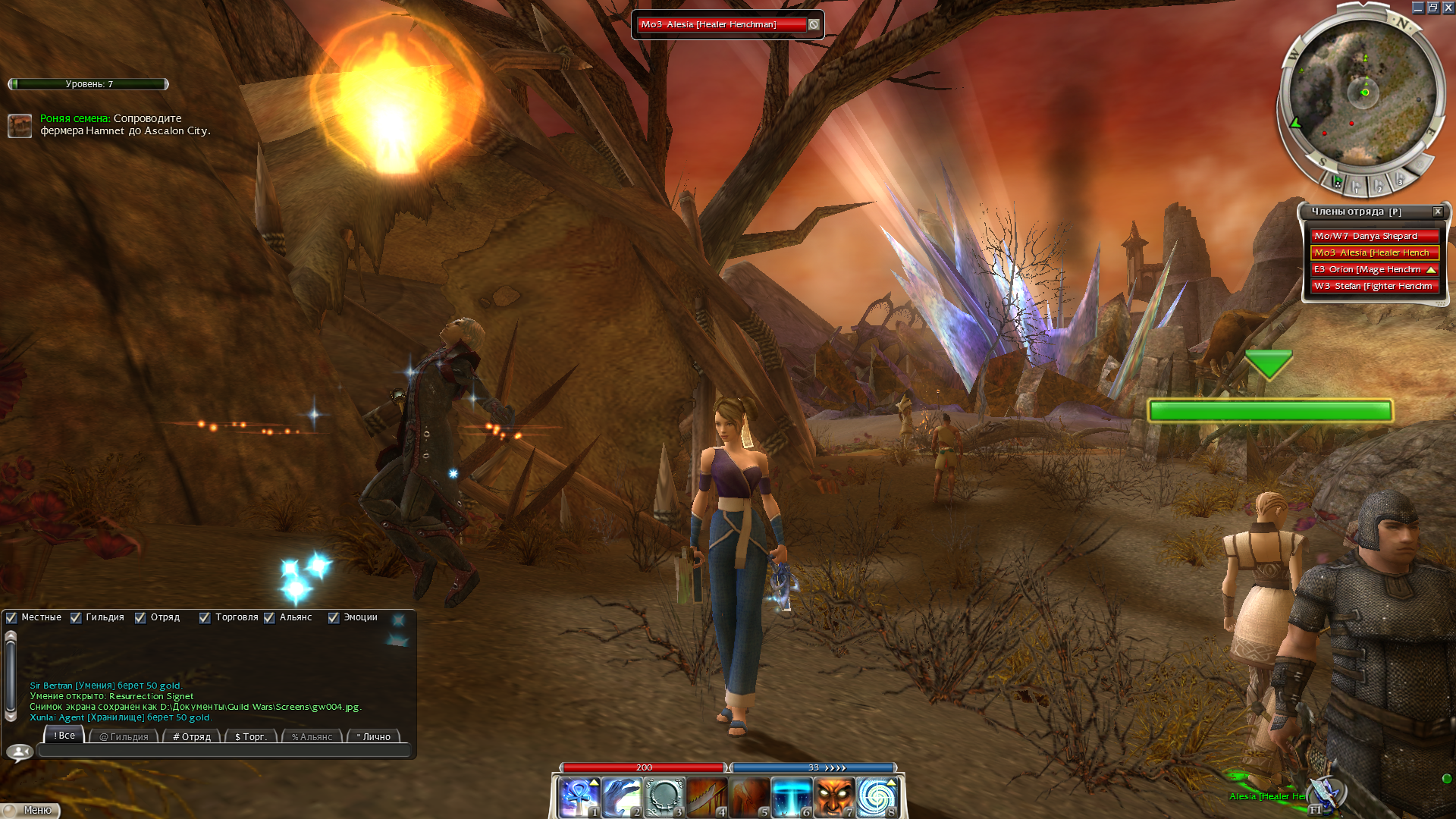The width and height of the screenshot is (1456, 819).
Task: Click the chat message input field
Action: click(x=224, y=751)
